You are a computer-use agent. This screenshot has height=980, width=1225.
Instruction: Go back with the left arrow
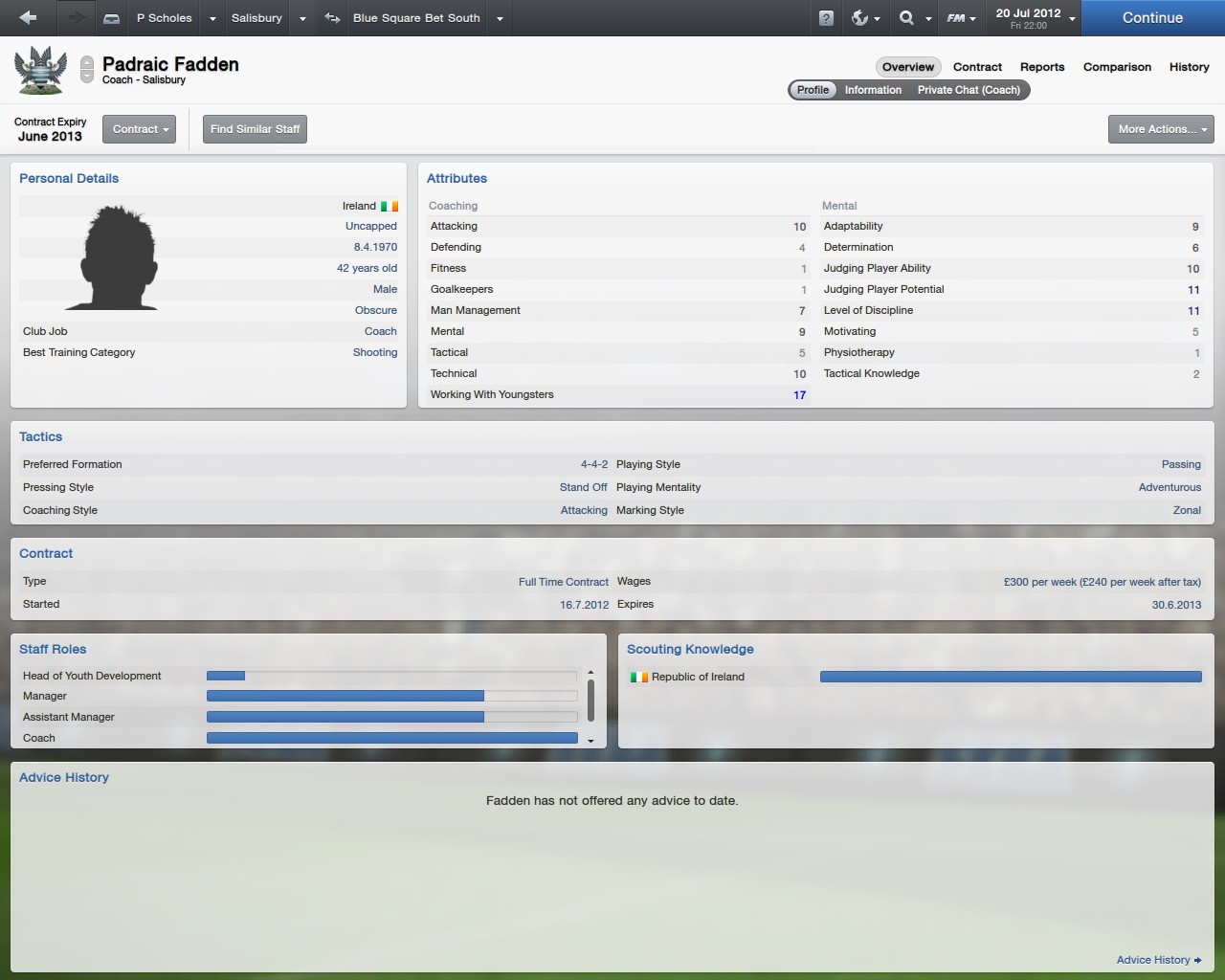pos(28,18)
